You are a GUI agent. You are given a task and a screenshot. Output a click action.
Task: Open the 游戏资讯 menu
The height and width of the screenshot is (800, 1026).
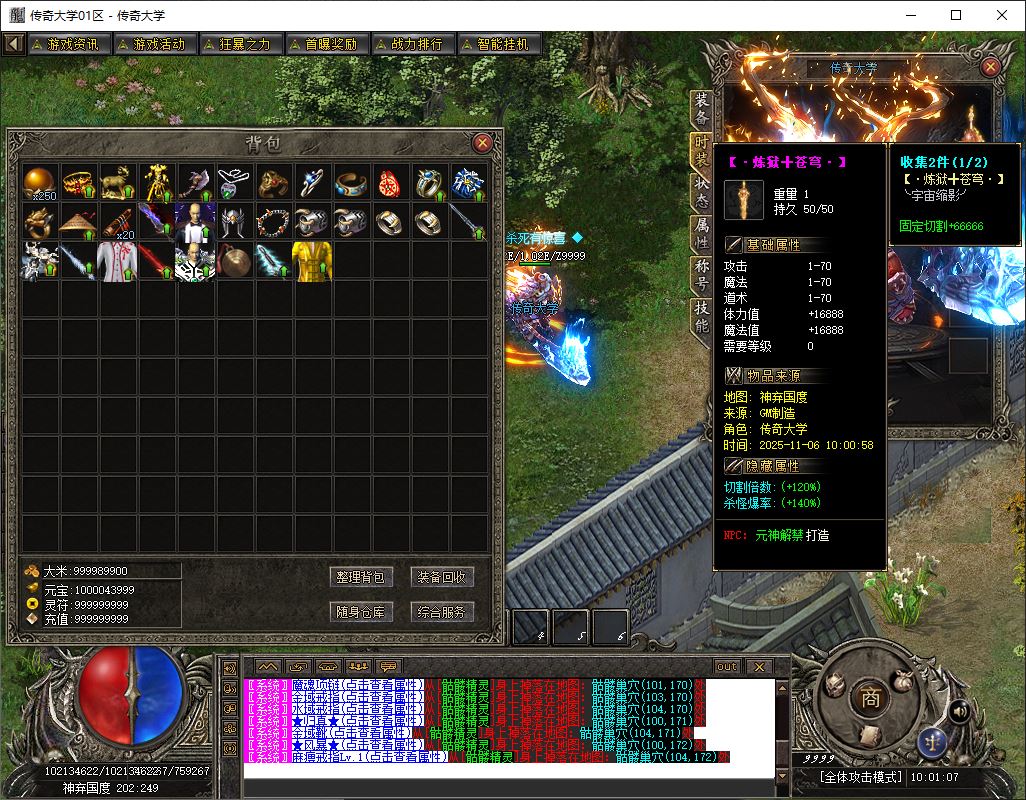point(67,44)
